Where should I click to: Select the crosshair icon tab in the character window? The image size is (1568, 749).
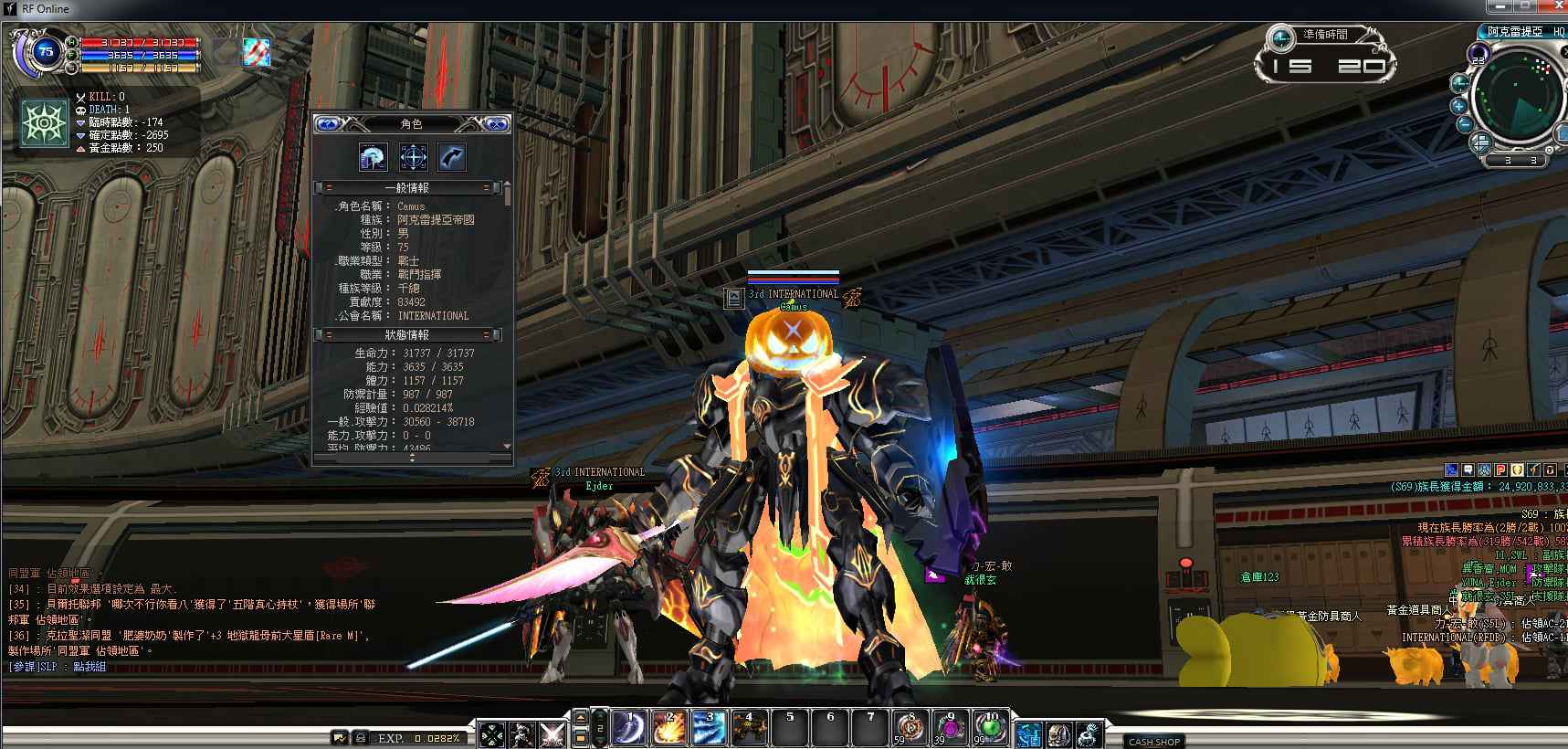(x=413, y=157)
